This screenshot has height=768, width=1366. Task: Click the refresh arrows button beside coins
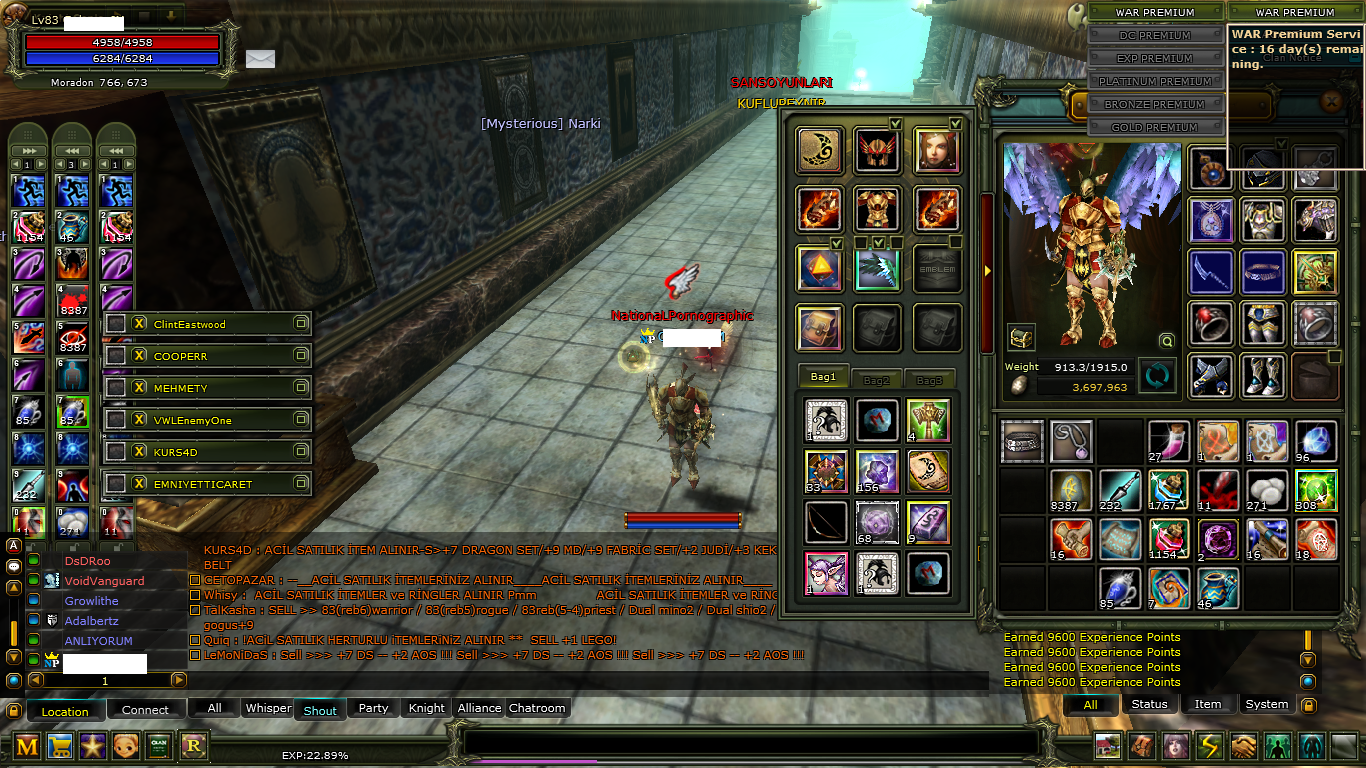tap(1157, 377)
